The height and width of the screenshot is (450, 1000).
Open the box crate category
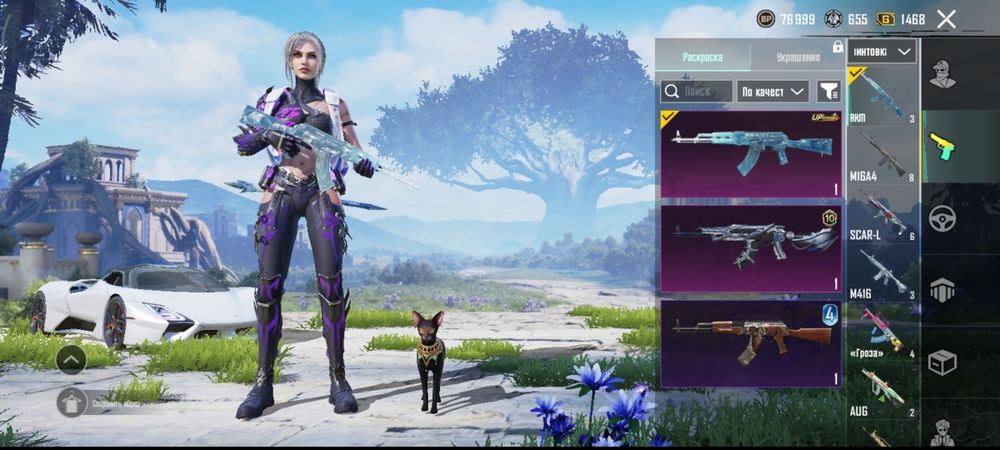tap(942, 362)
